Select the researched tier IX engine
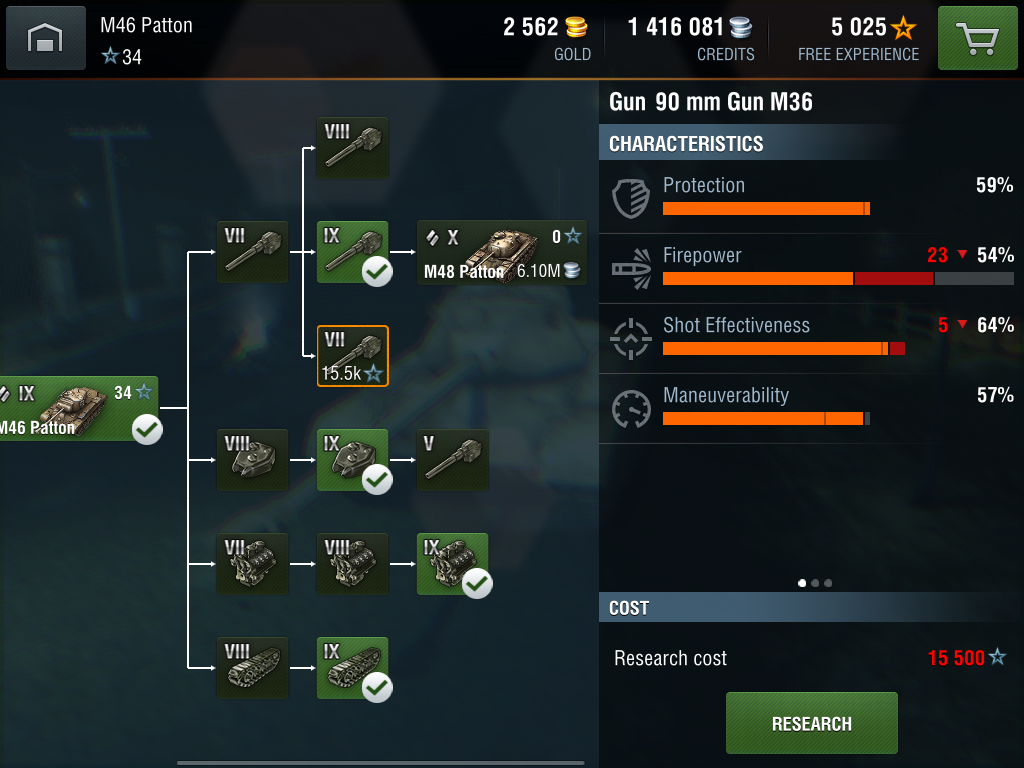Screen dimensions: 1024x768 tap(452, 564)
